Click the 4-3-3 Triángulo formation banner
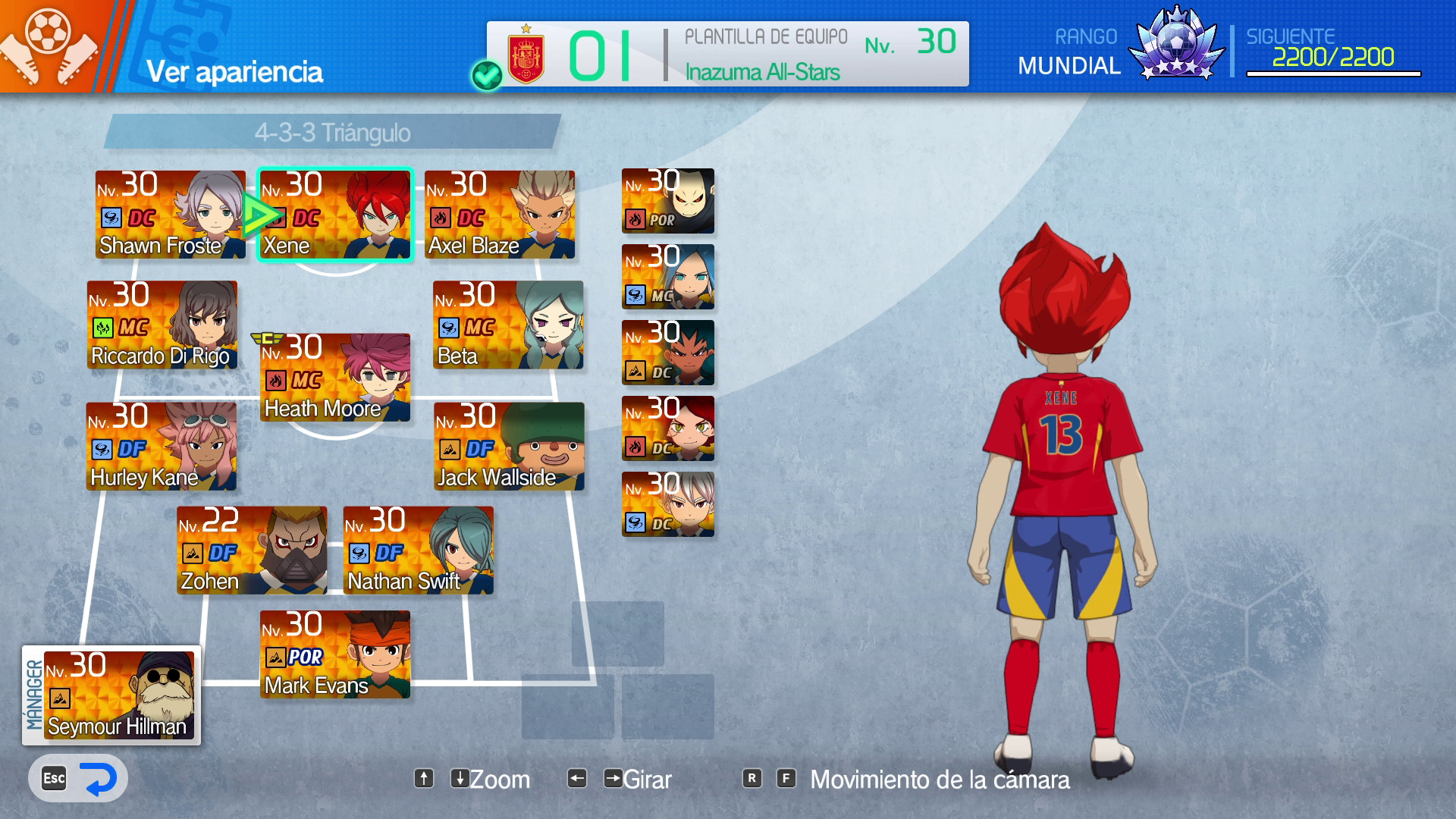This screenshot has width=1456, height=819. click(334, 133)
